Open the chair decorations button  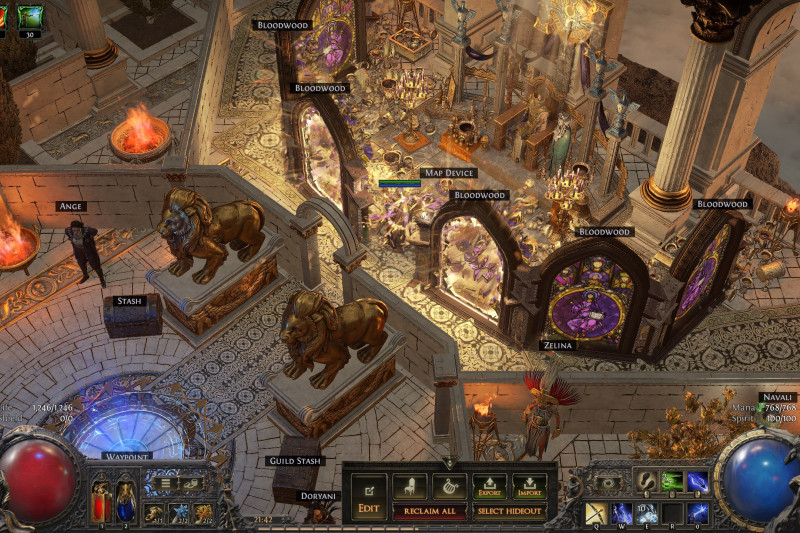[409, 486]
